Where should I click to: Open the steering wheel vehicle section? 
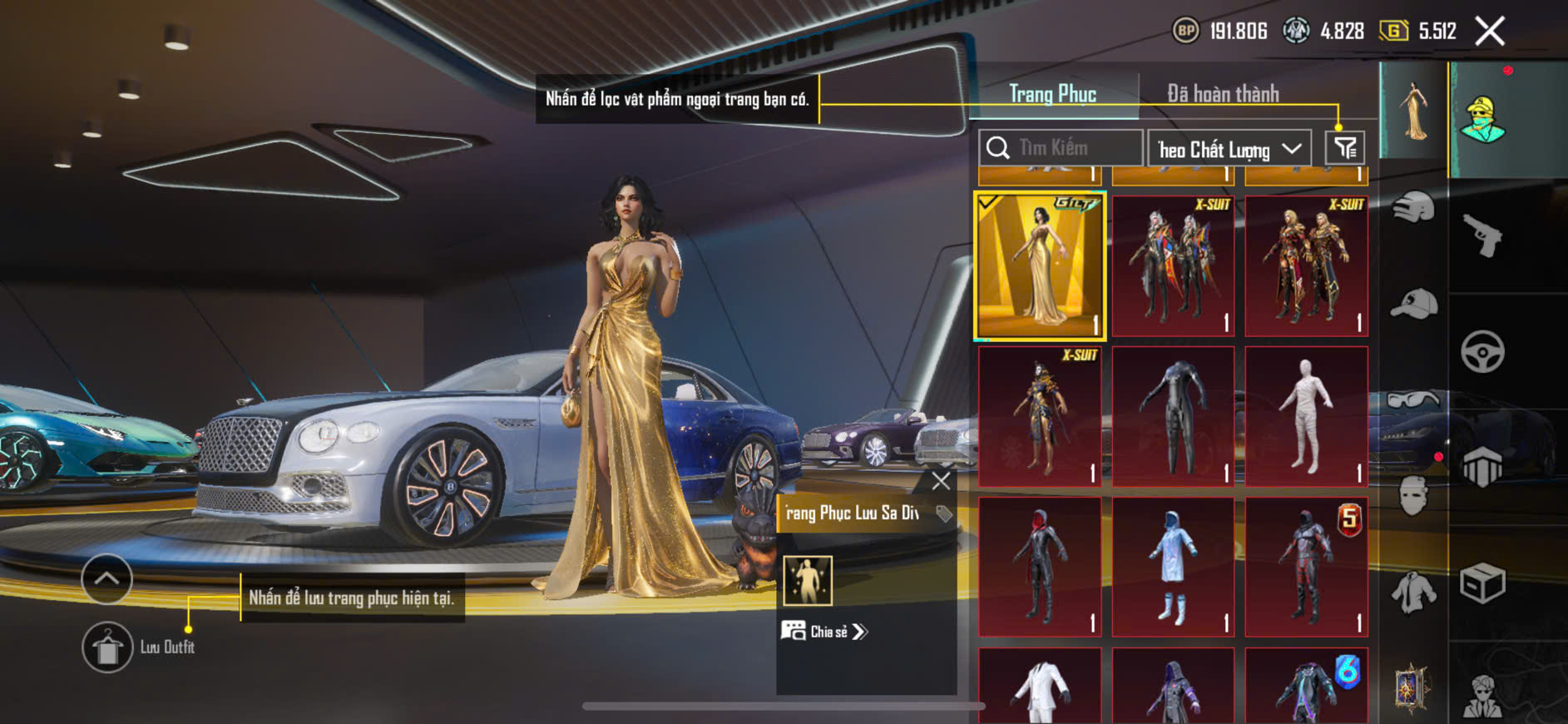tap(1482, 351)
